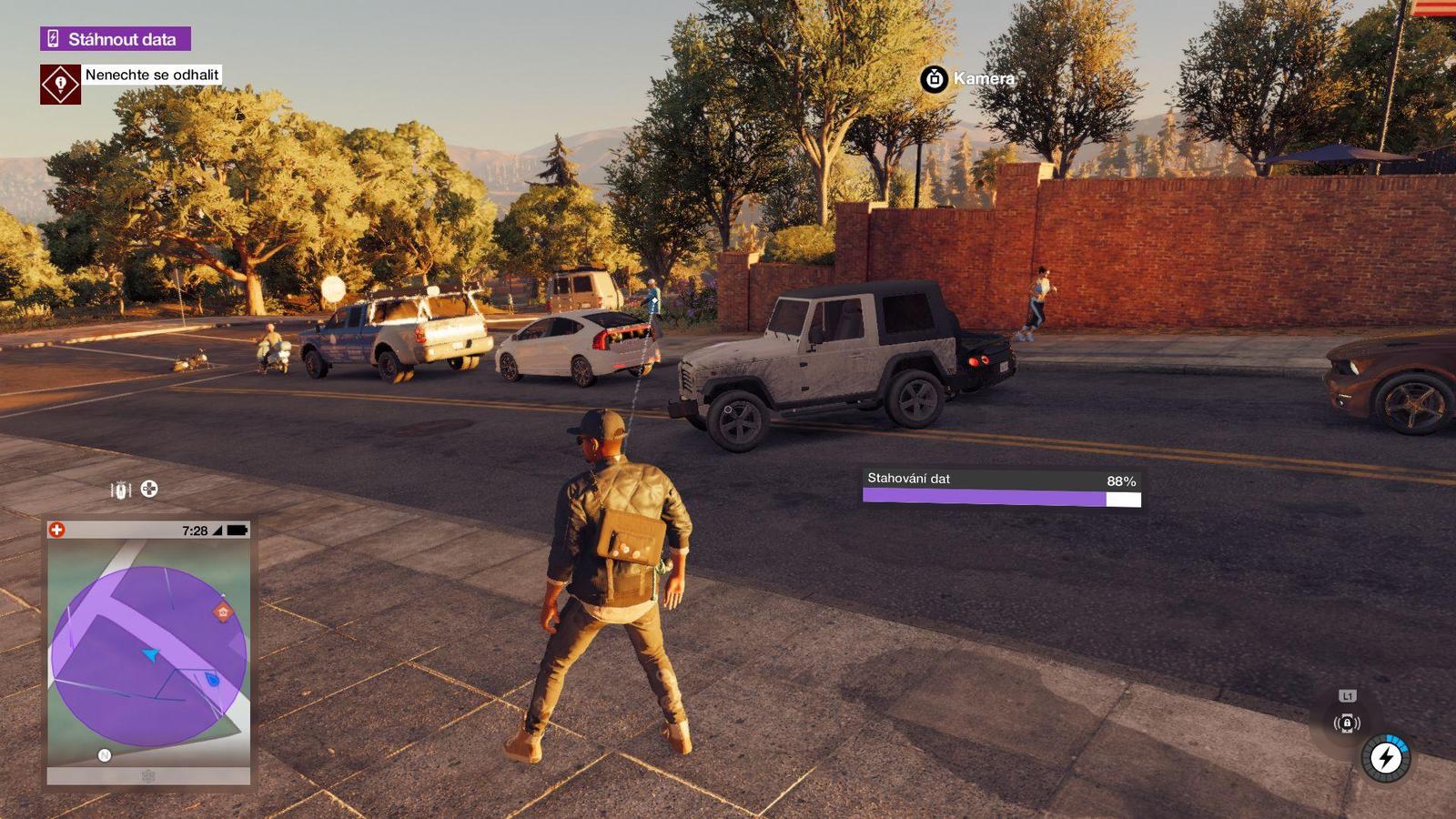Viewport: 1456px width, 819px height.
Task: Activate the lightning bolt botnet icon
Action: [1386, 757]
